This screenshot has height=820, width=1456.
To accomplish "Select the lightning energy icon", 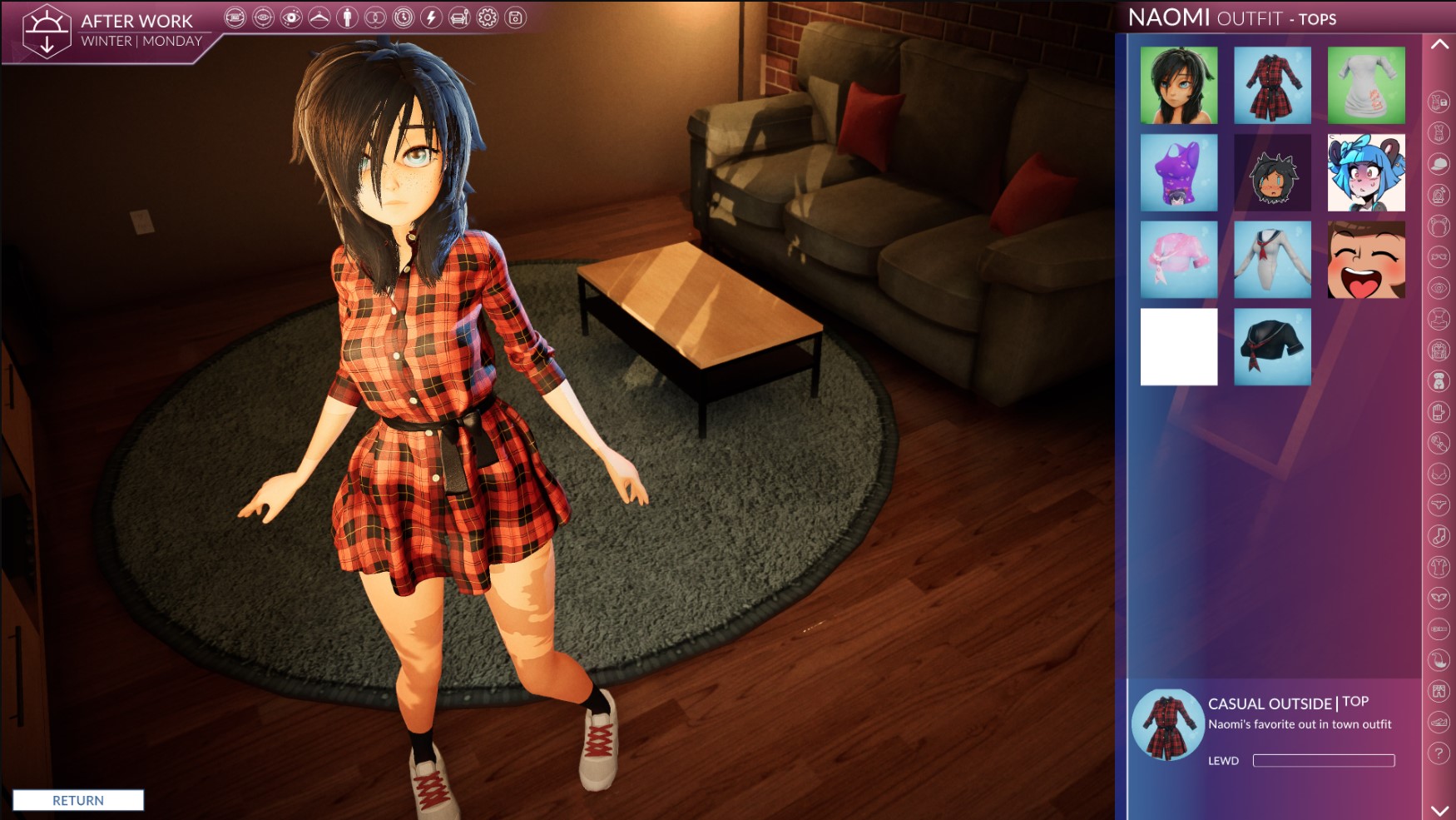I will click(x=431, y=15).
